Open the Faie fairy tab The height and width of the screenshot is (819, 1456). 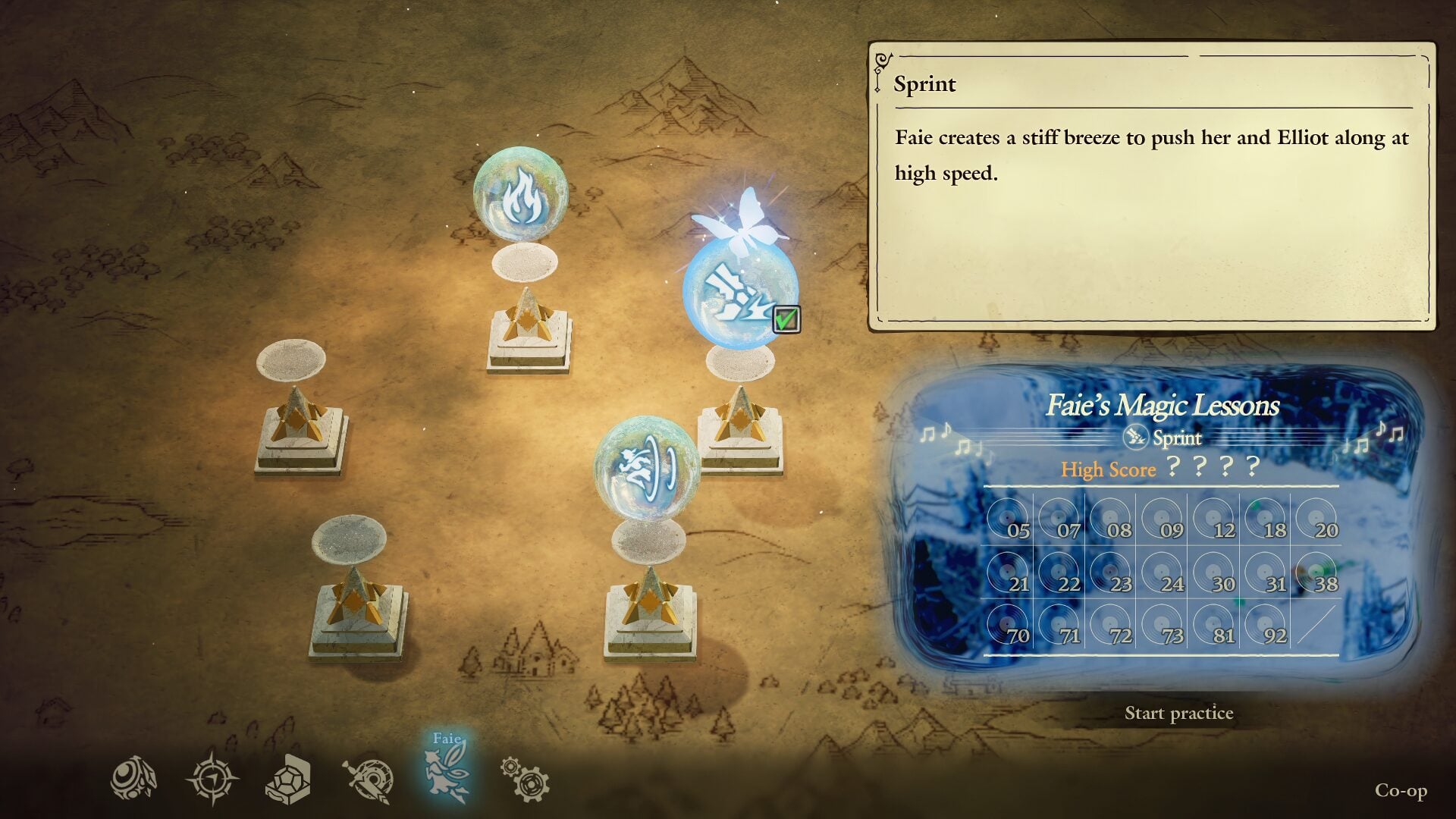pyautogui.click(x=447, y=775)
